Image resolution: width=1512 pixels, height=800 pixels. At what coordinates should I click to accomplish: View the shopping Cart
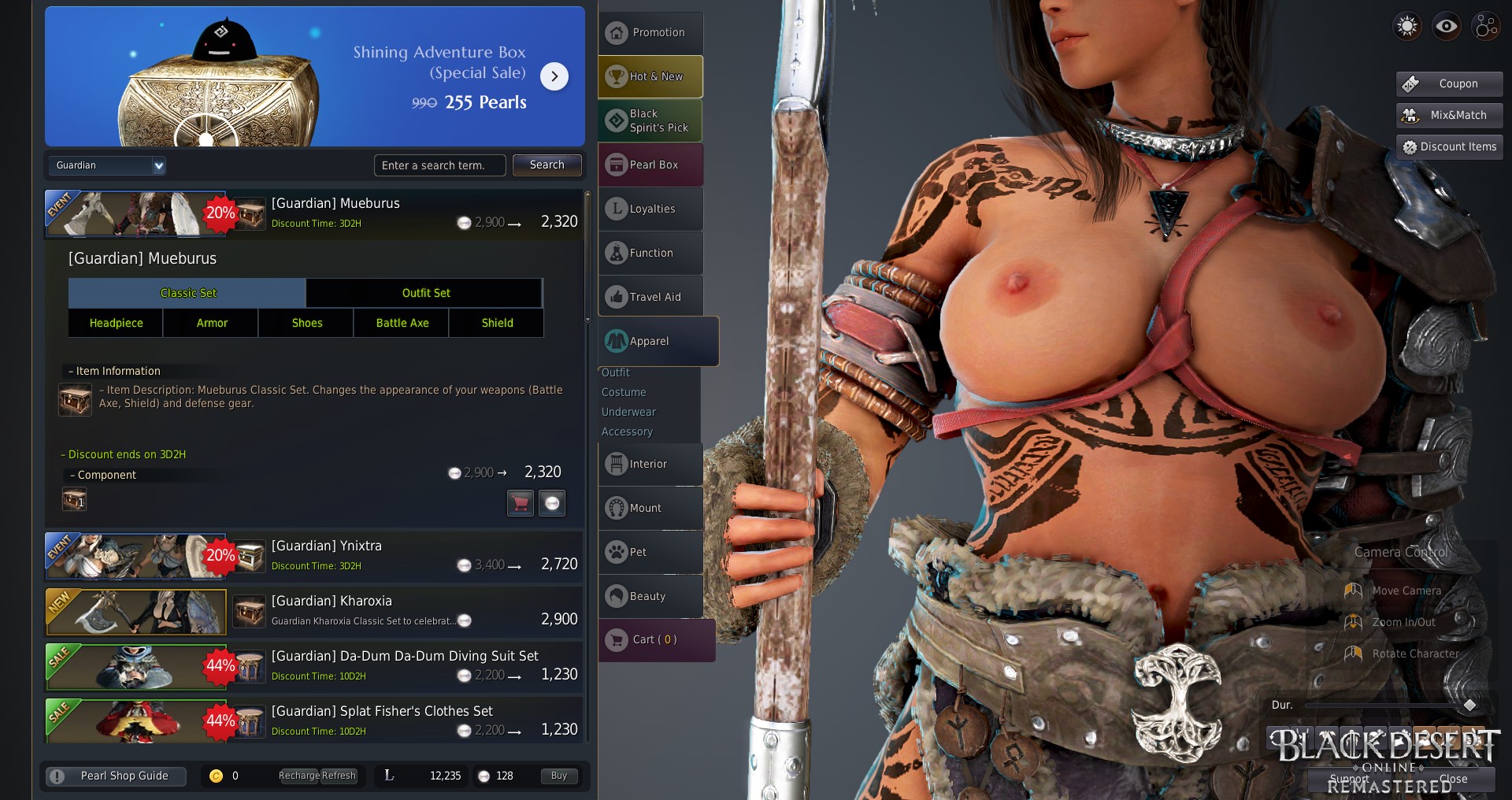(655, 640)
